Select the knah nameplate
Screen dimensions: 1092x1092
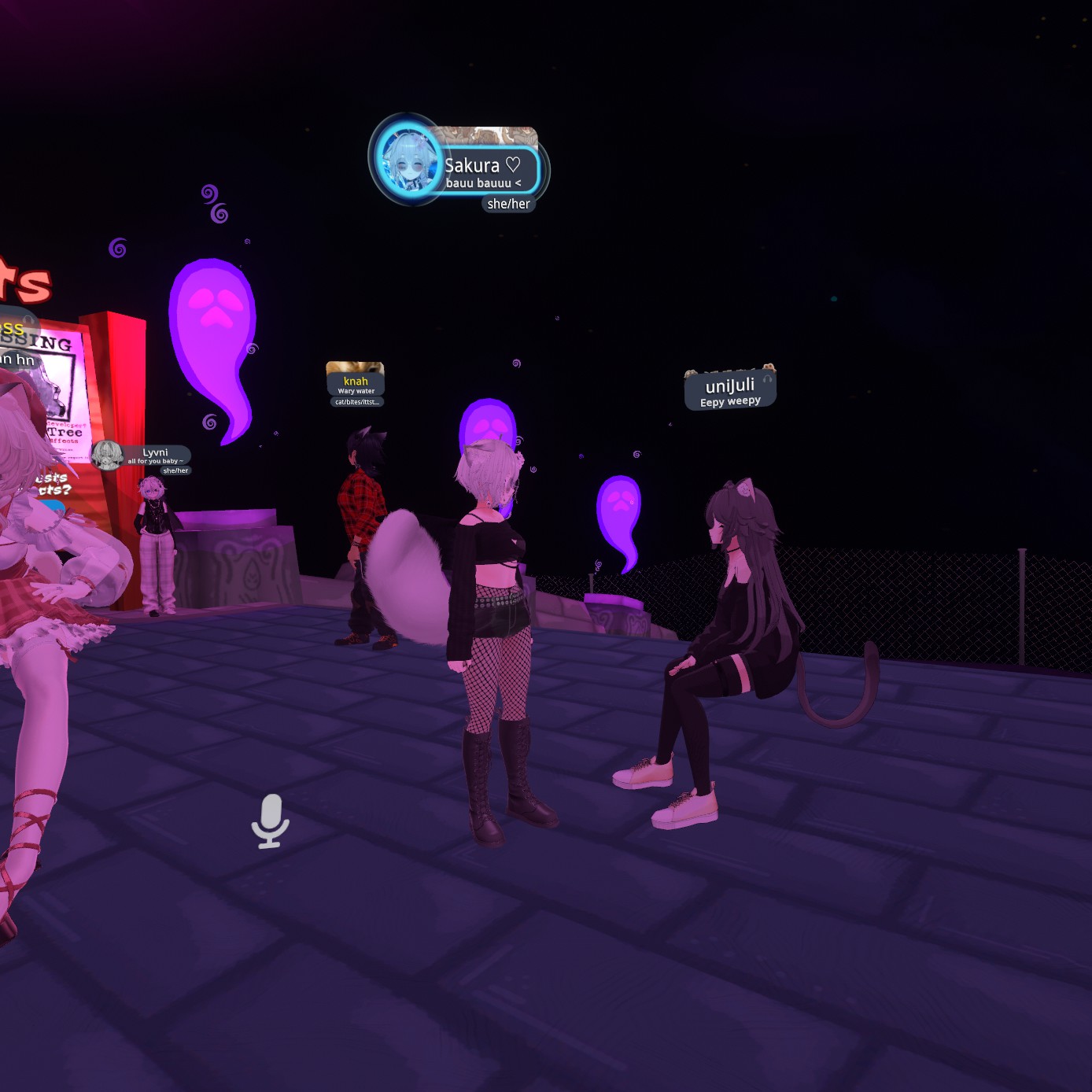(x=356, y=382)
